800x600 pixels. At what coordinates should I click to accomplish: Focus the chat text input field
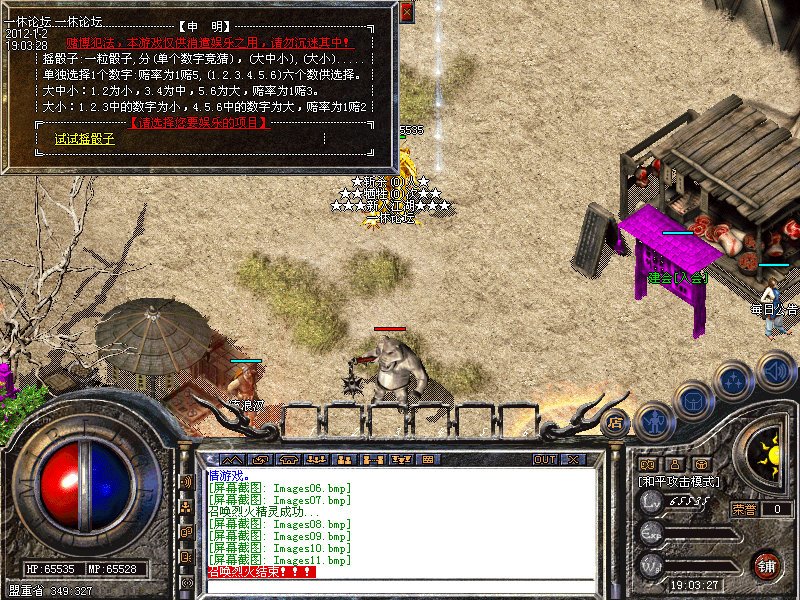tap(400, 586)
